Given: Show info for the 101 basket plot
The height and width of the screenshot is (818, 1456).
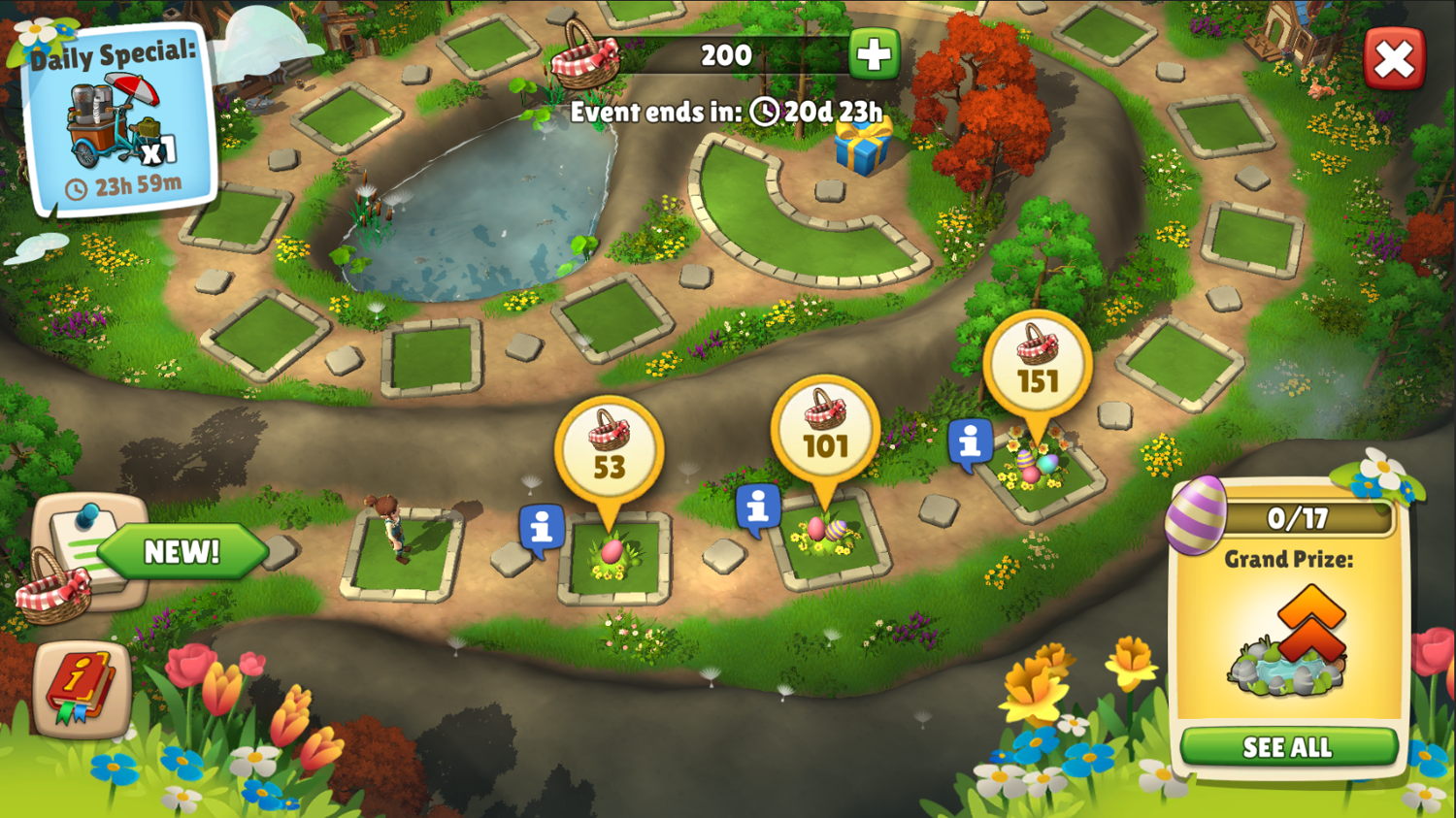Looking at the screenshot, I should pos(758,507).
